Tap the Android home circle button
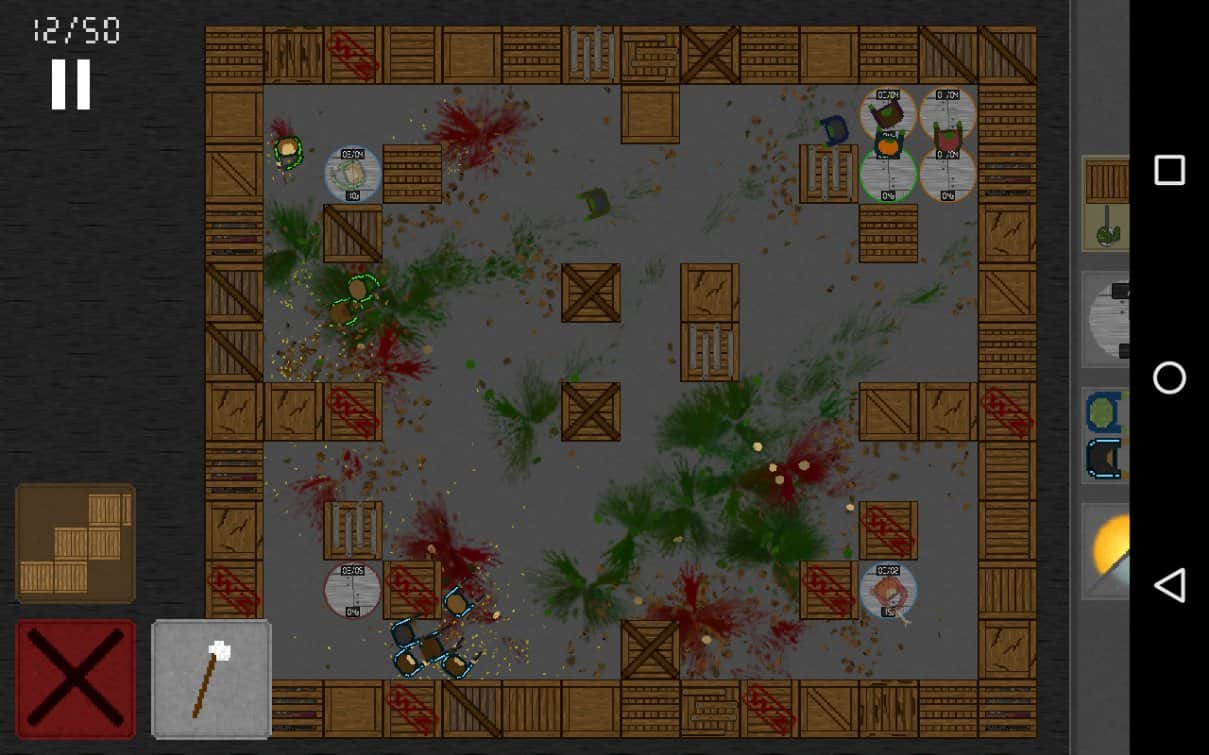This screenshot has height=755, width=1209. point(1168,378)
